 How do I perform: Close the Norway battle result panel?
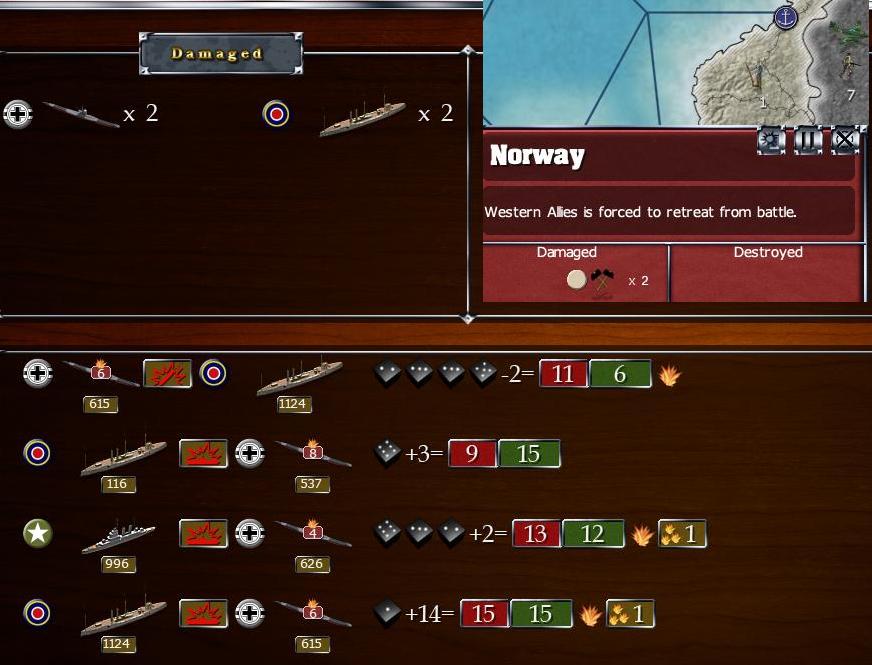click(845, 140)
